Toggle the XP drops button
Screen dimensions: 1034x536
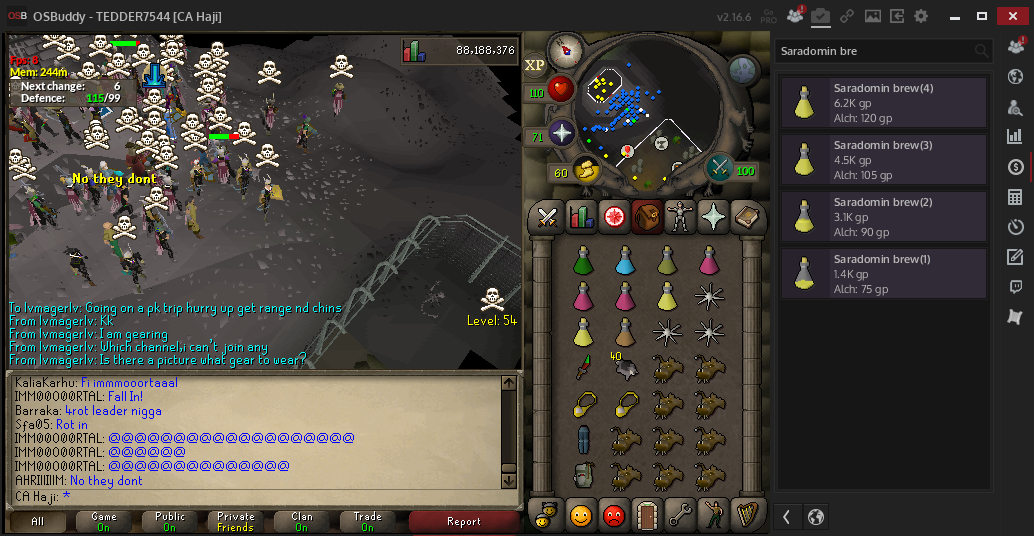pos(535,65)
